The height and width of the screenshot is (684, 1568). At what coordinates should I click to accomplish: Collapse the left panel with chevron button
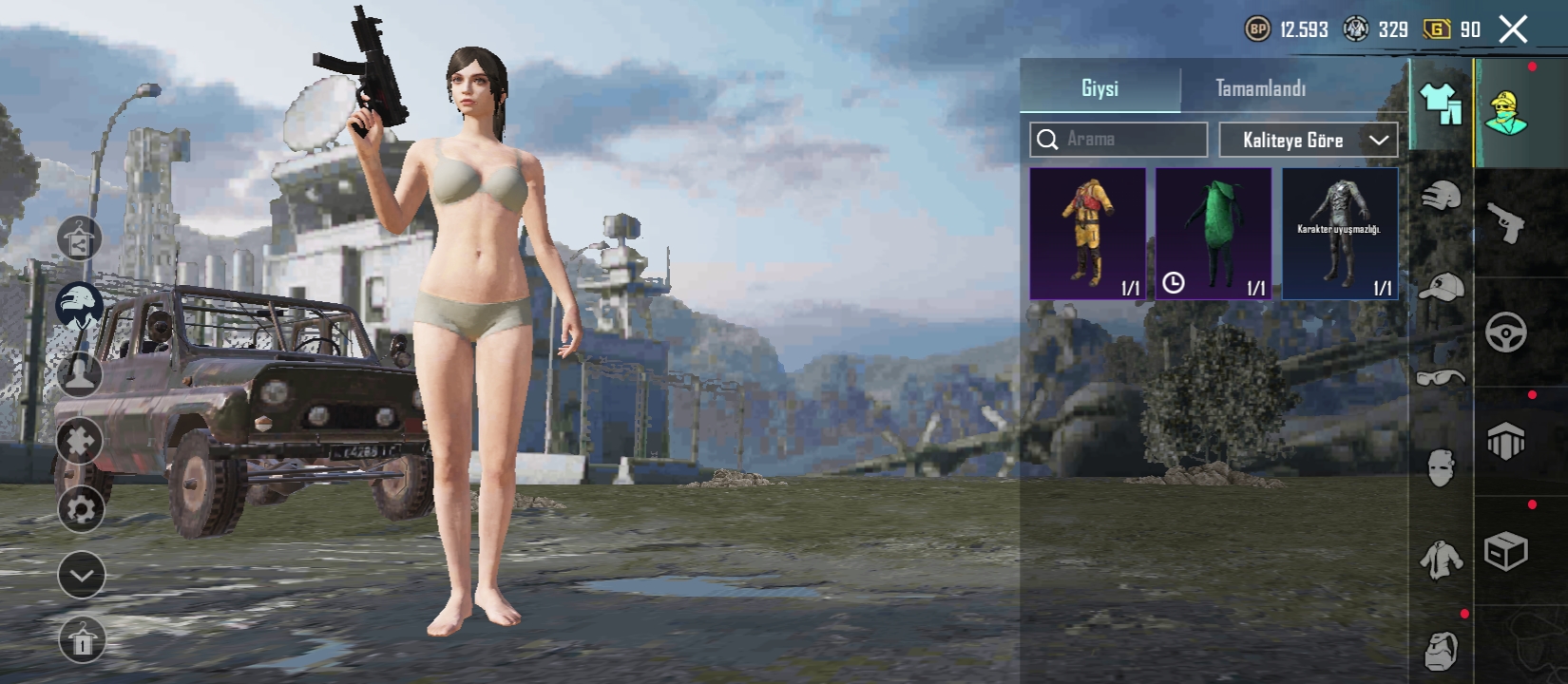pos(80,574)
